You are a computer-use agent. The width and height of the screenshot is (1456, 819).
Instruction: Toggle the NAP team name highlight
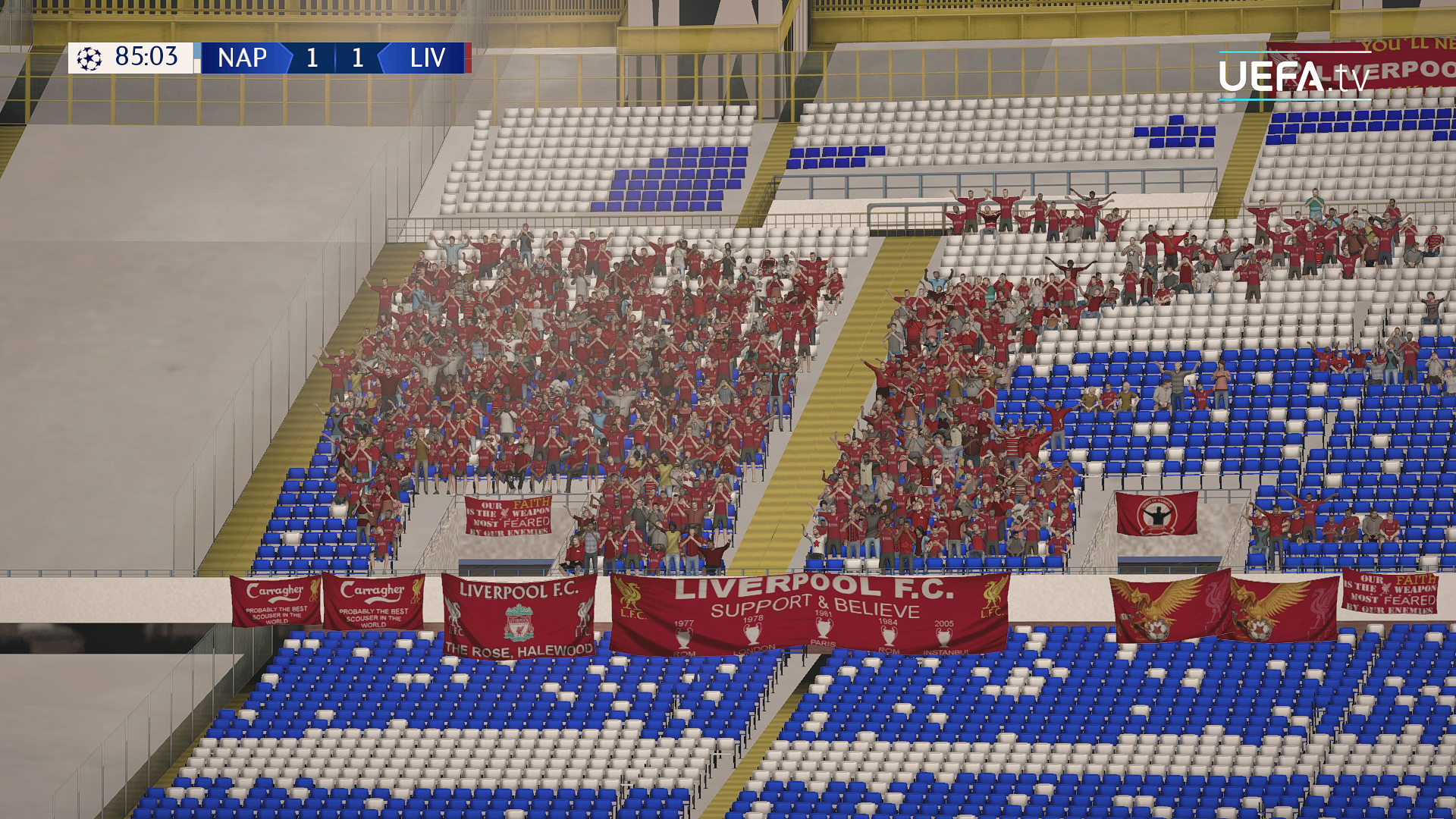[242, 58]
